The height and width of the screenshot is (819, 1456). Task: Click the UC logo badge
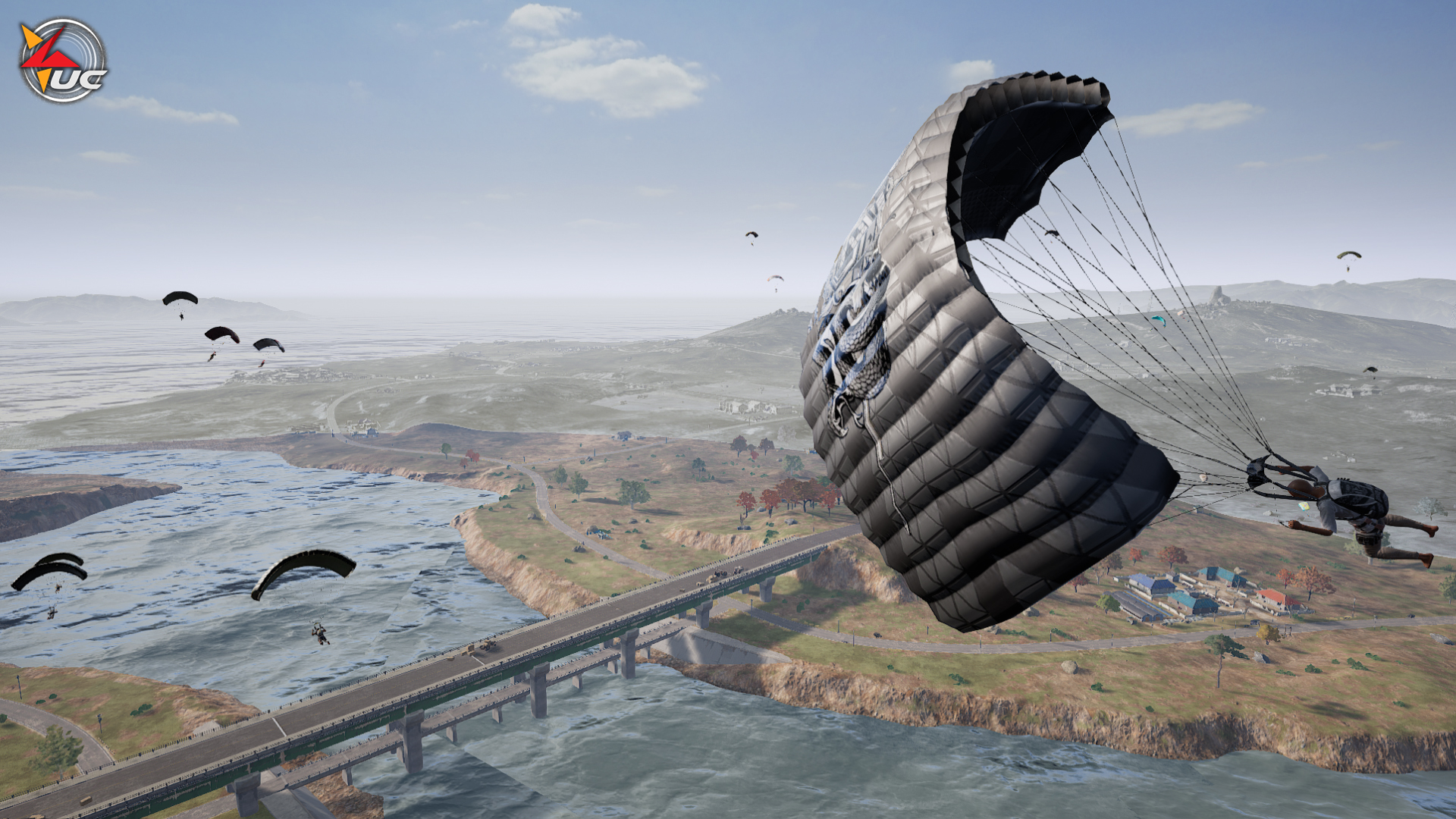[x=62, y=61]
